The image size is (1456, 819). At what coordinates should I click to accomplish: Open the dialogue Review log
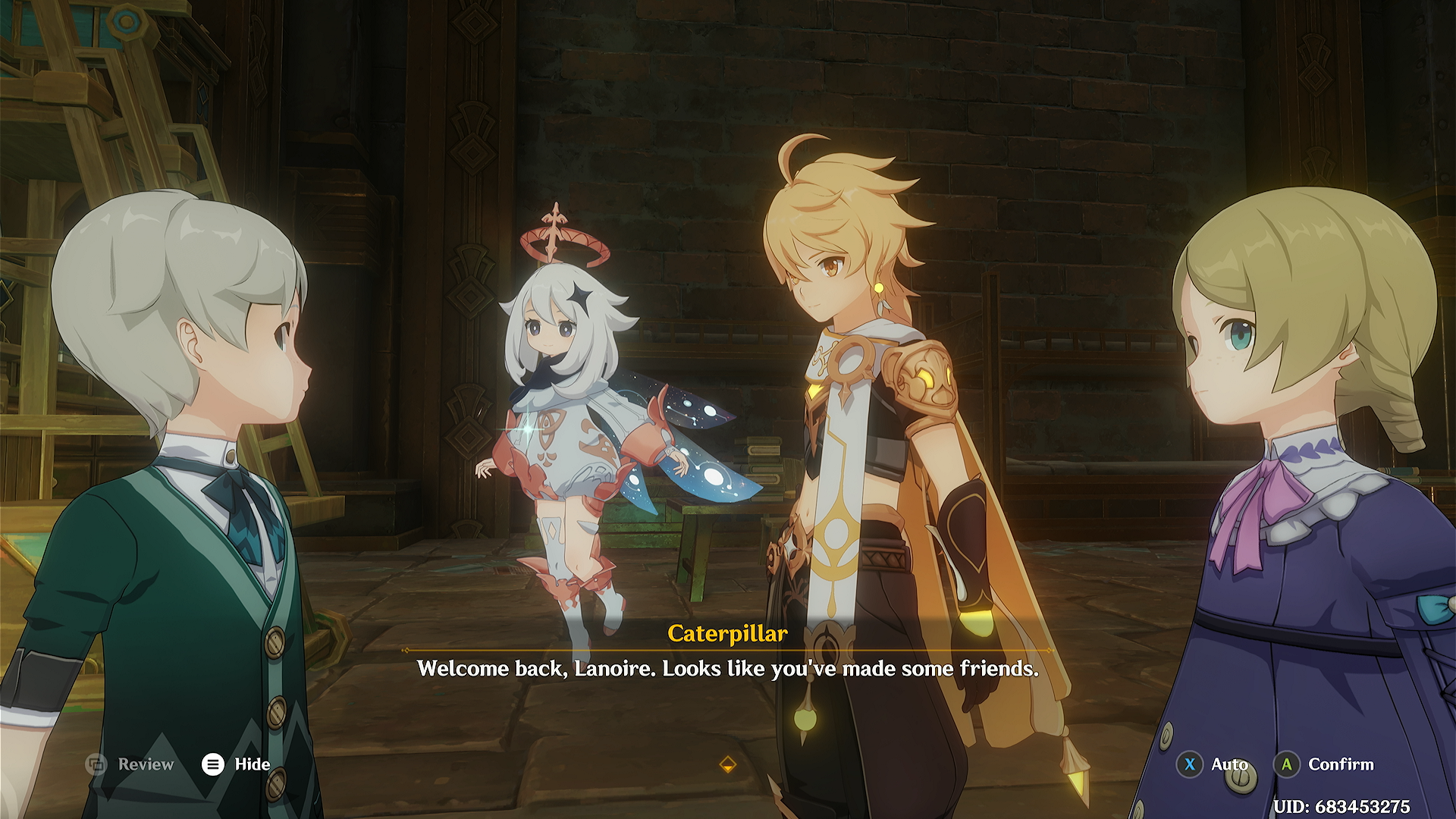(x=130, y=764)
